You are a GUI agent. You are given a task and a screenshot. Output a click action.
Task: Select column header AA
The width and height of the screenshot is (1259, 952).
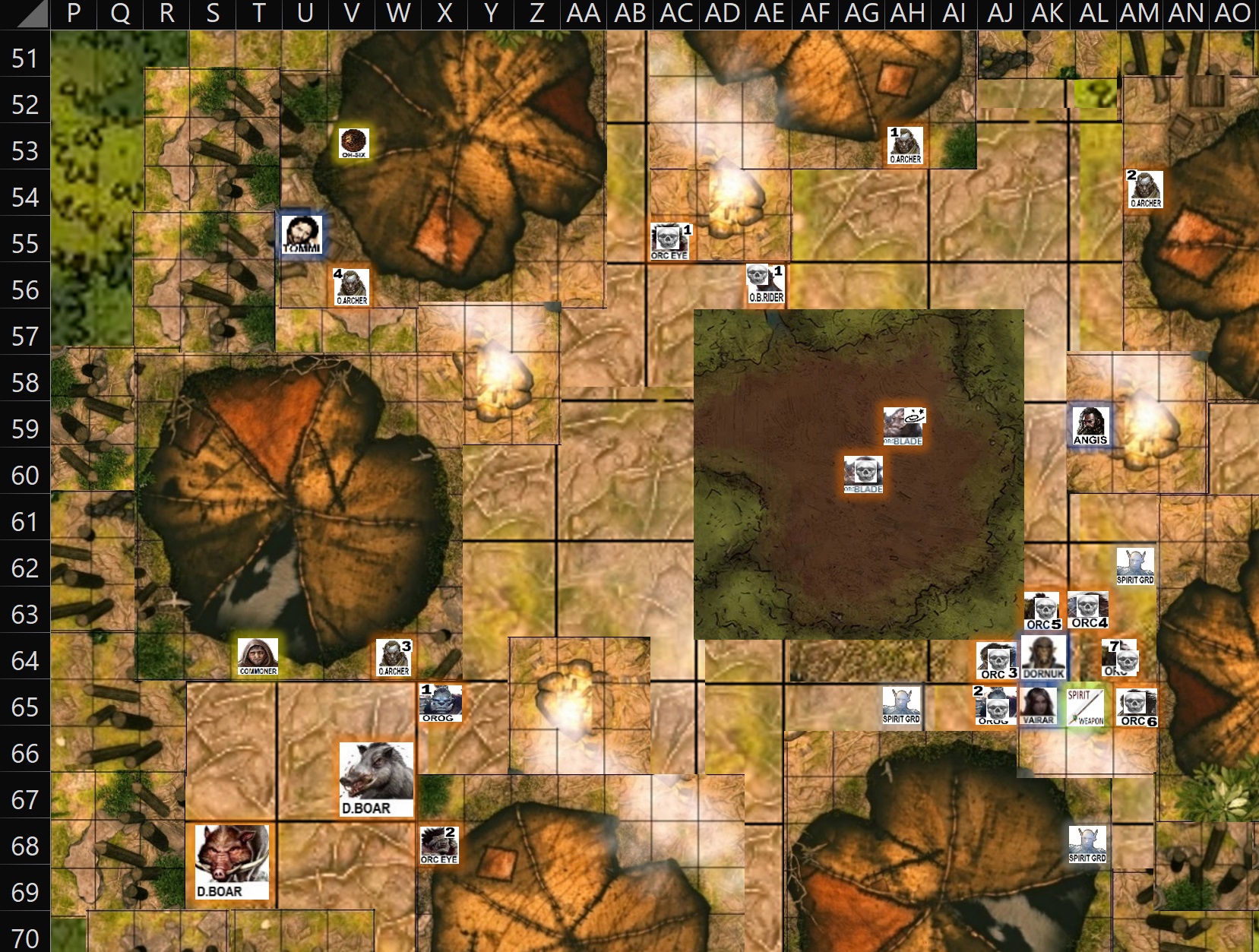click(584, 14)
